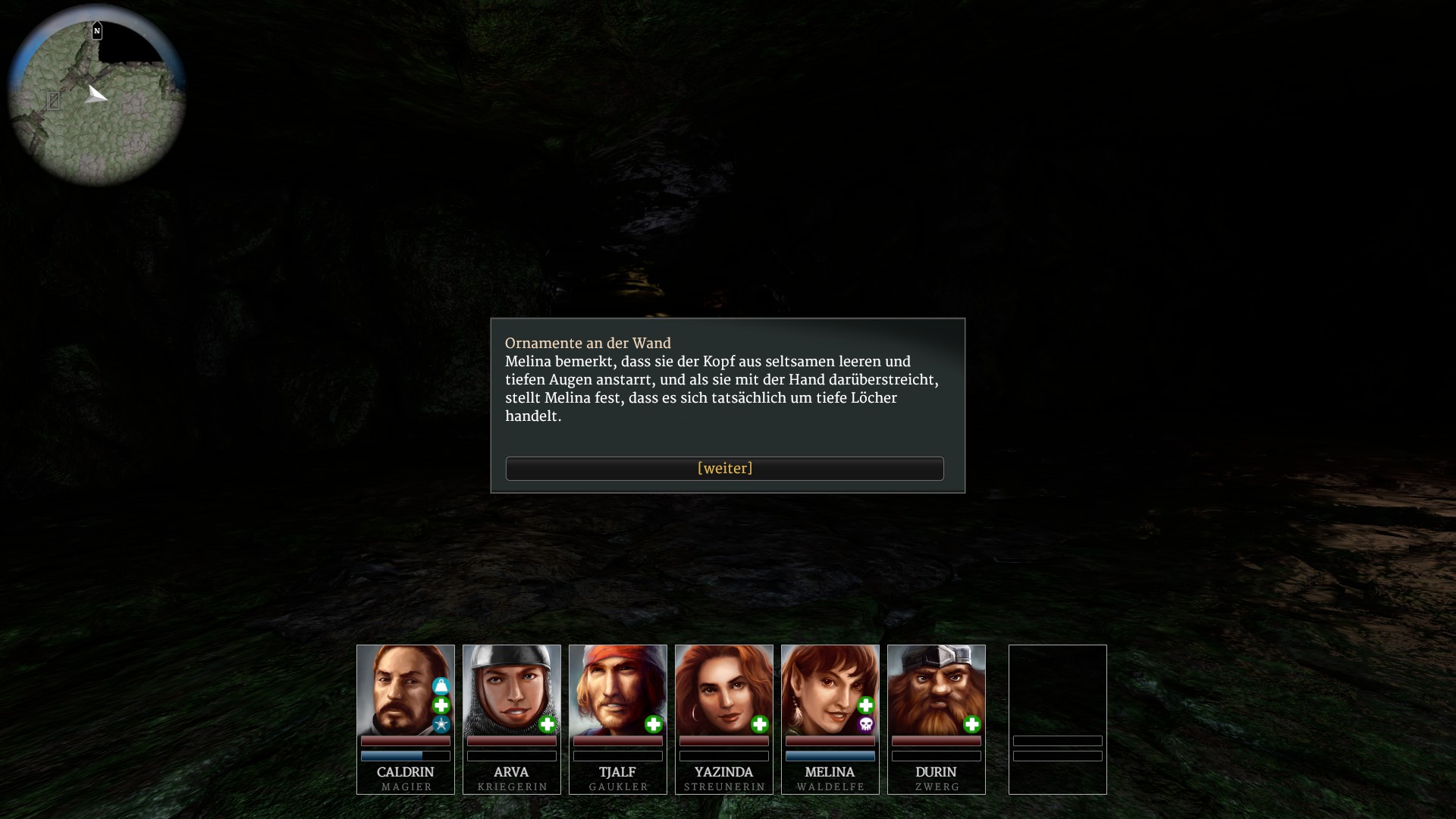Continue the dialogue with [weiter]
Image resolution: width=1456 pixels, height=819 pixels.
click(724, 469)
